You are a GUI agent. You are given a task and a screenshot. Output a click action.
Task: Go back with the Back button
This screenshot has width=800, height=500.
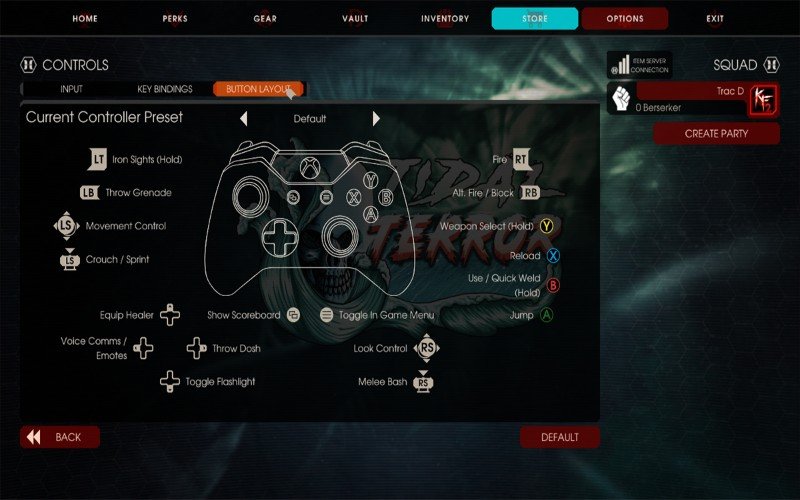point(60,437)
